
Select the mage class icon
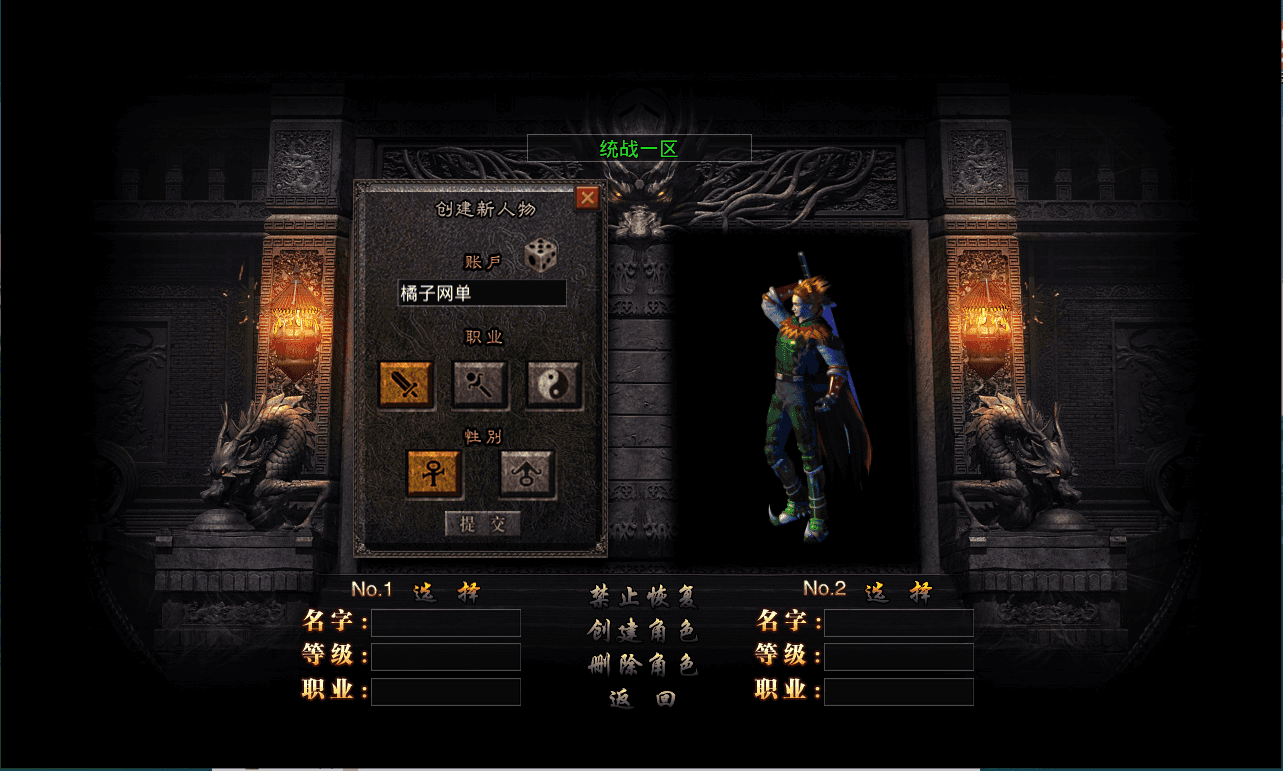(x=478, y=385)
